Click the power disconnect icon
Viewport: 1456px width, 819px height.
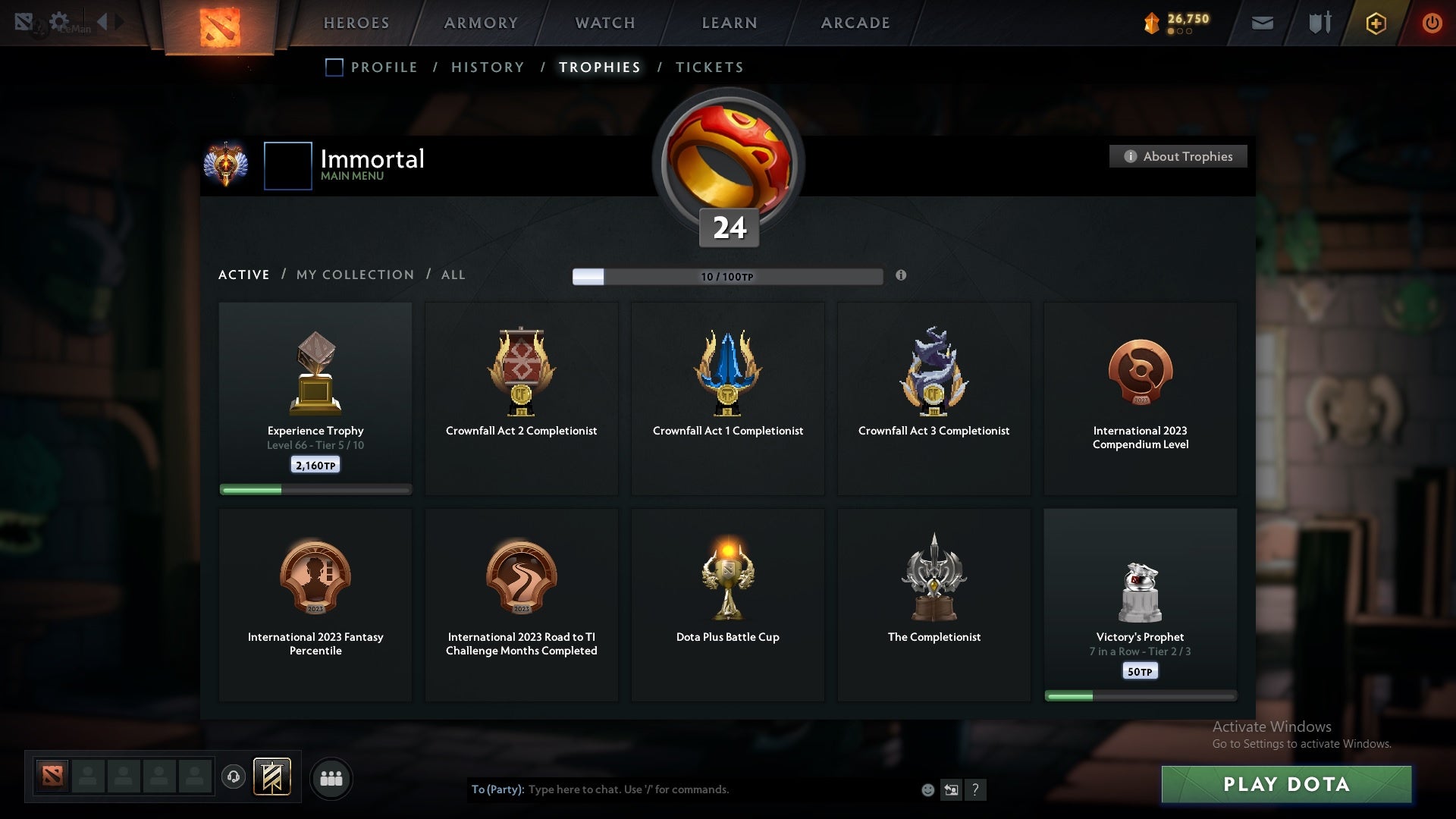[1432, 23]
